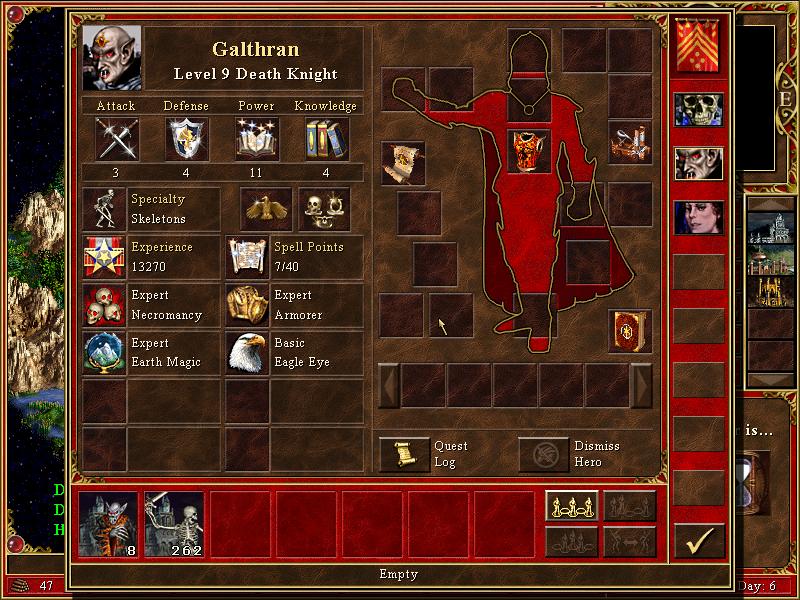Viewport: 800px width, 600px height.
Task: Show Expert Necromancy skill details
Action: coord(104,305)
